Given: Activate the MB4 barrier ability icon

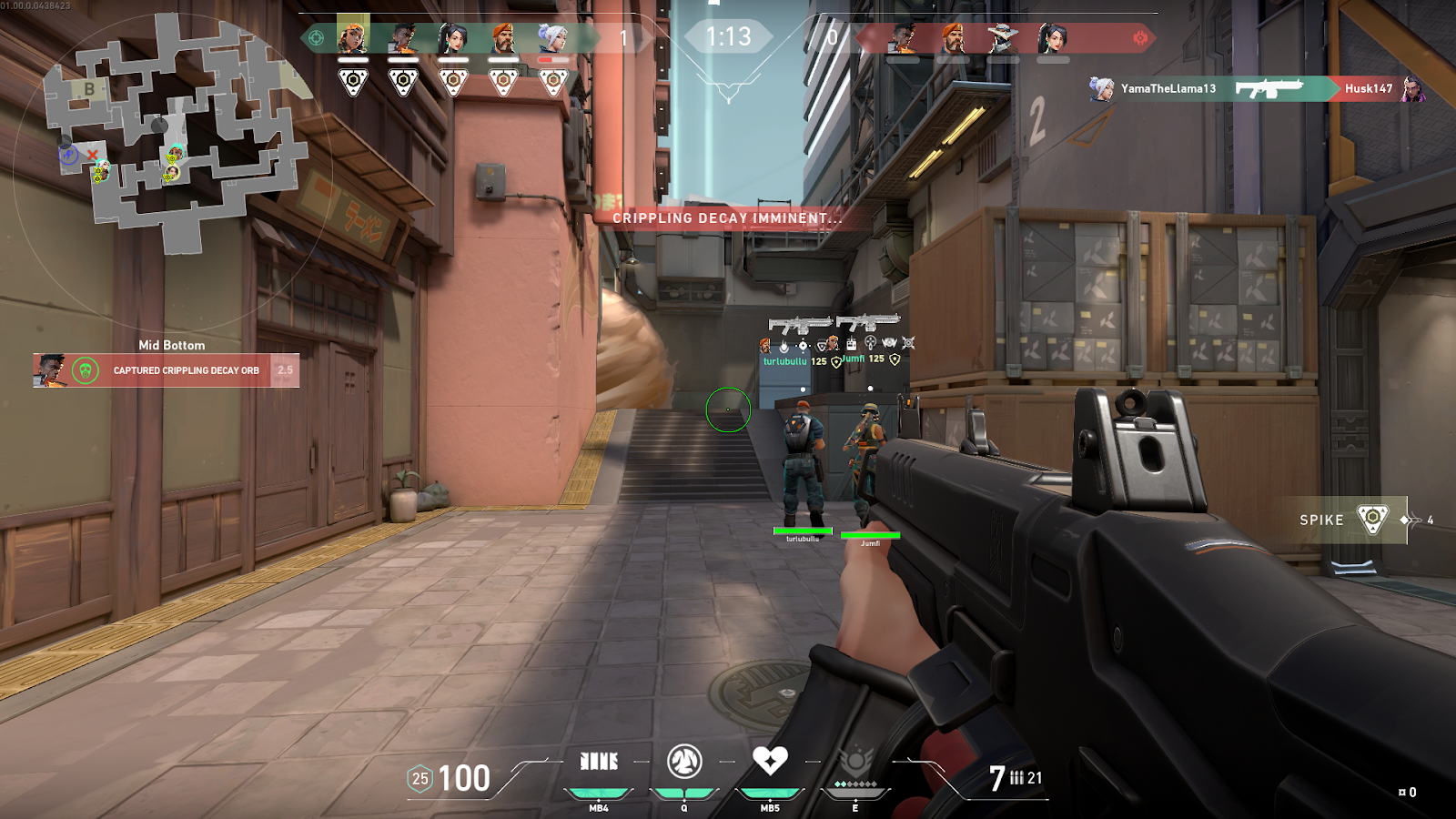Looking at the screenshot, I should [599, 762].
